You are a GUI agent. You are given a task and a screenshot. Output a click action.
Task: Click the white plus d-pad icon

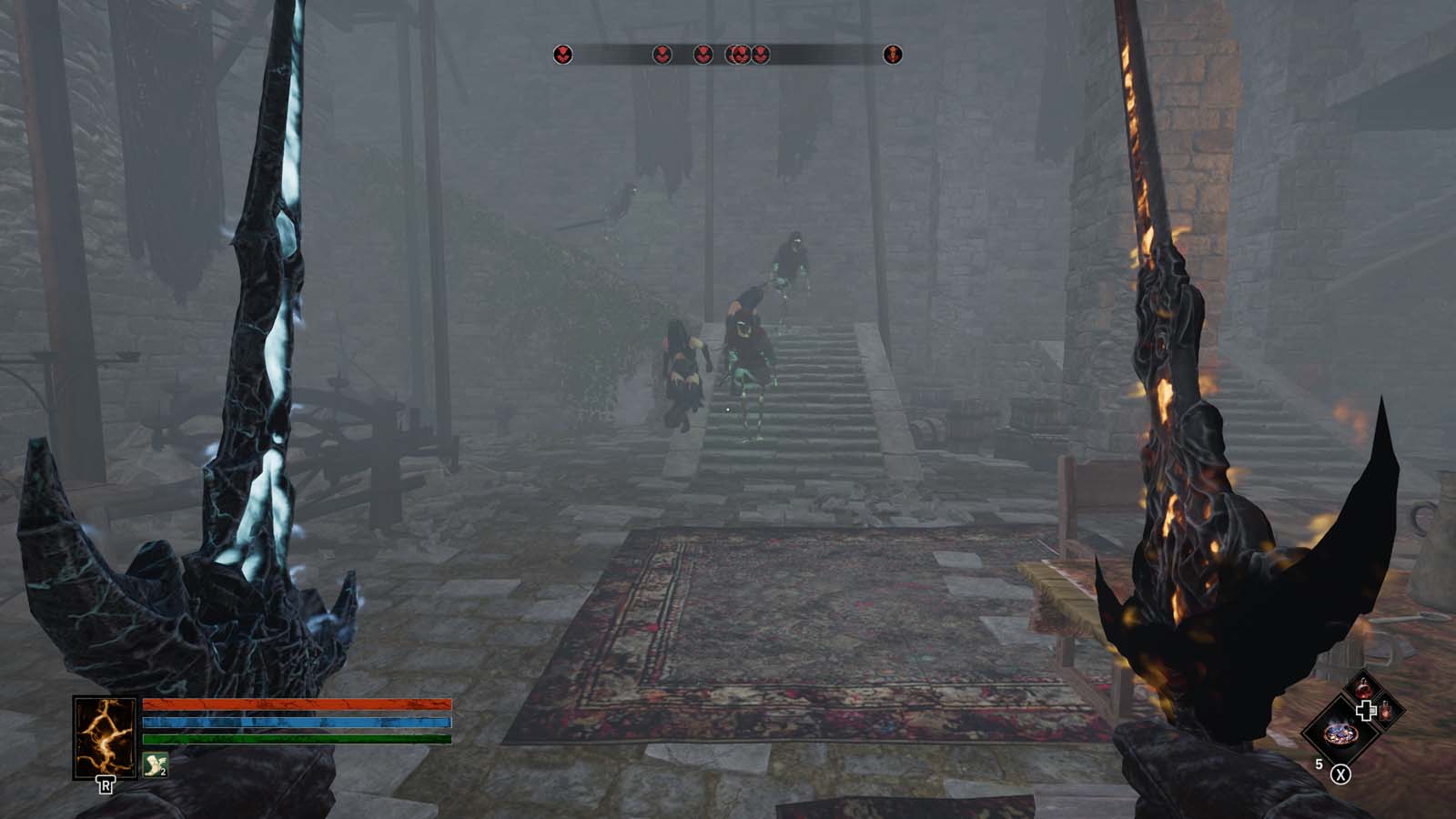[1366, 710]
